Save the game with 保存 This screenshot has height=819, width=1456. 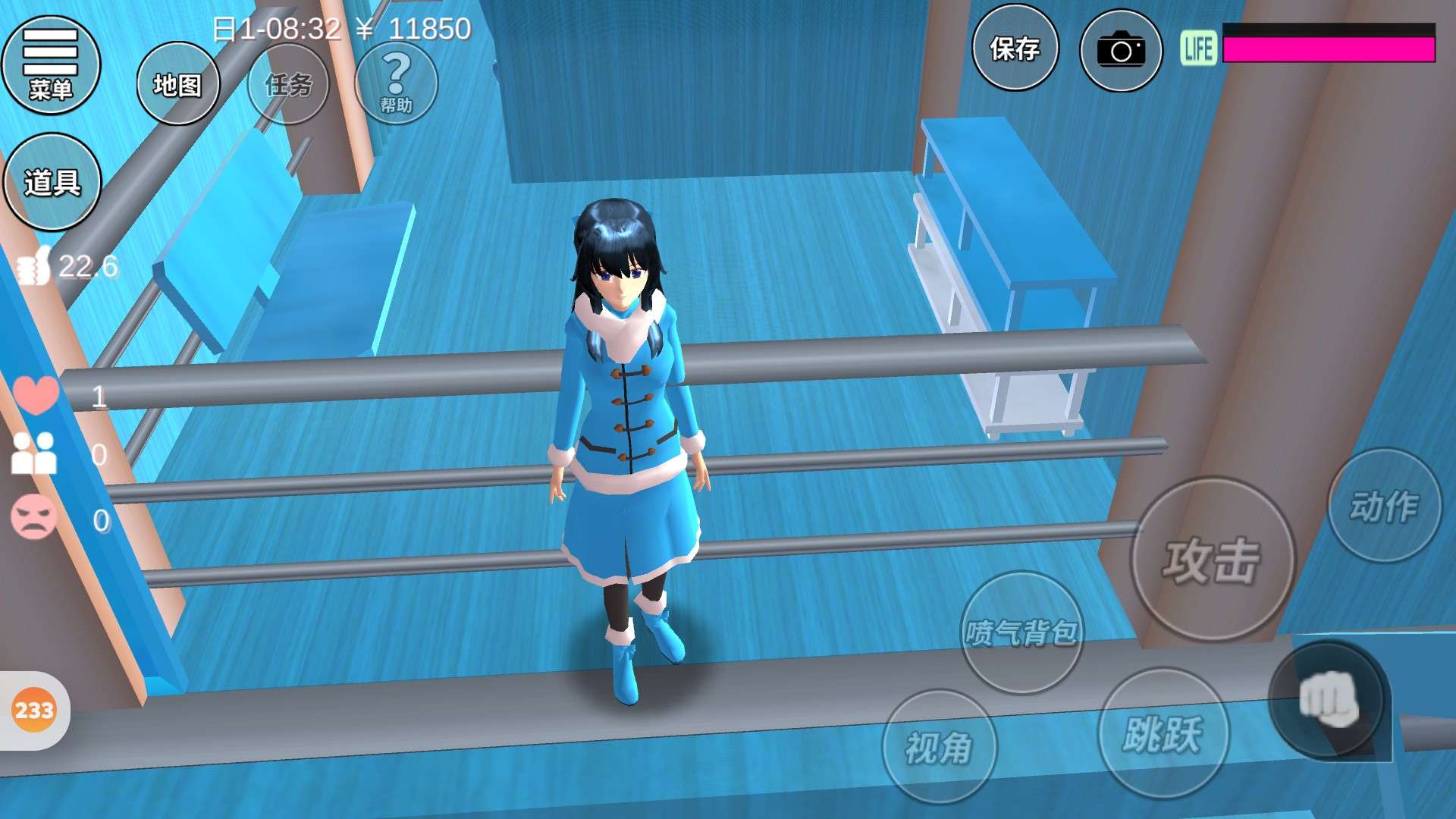coord(1015,49)
